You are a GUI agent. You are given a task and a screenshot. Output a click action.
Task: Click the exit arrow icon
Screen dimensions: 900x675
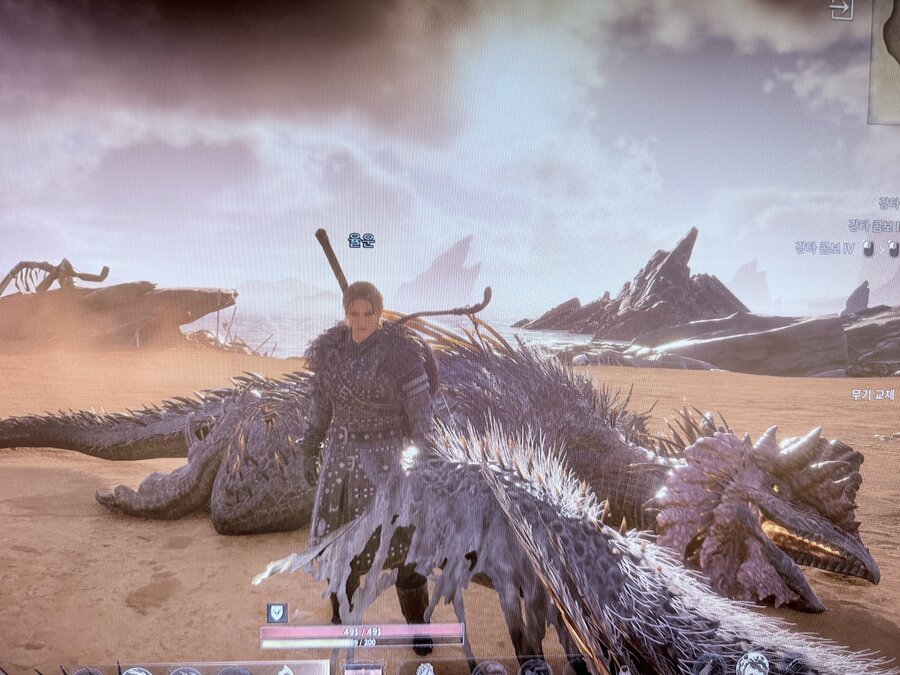click(x=840, y=10)
